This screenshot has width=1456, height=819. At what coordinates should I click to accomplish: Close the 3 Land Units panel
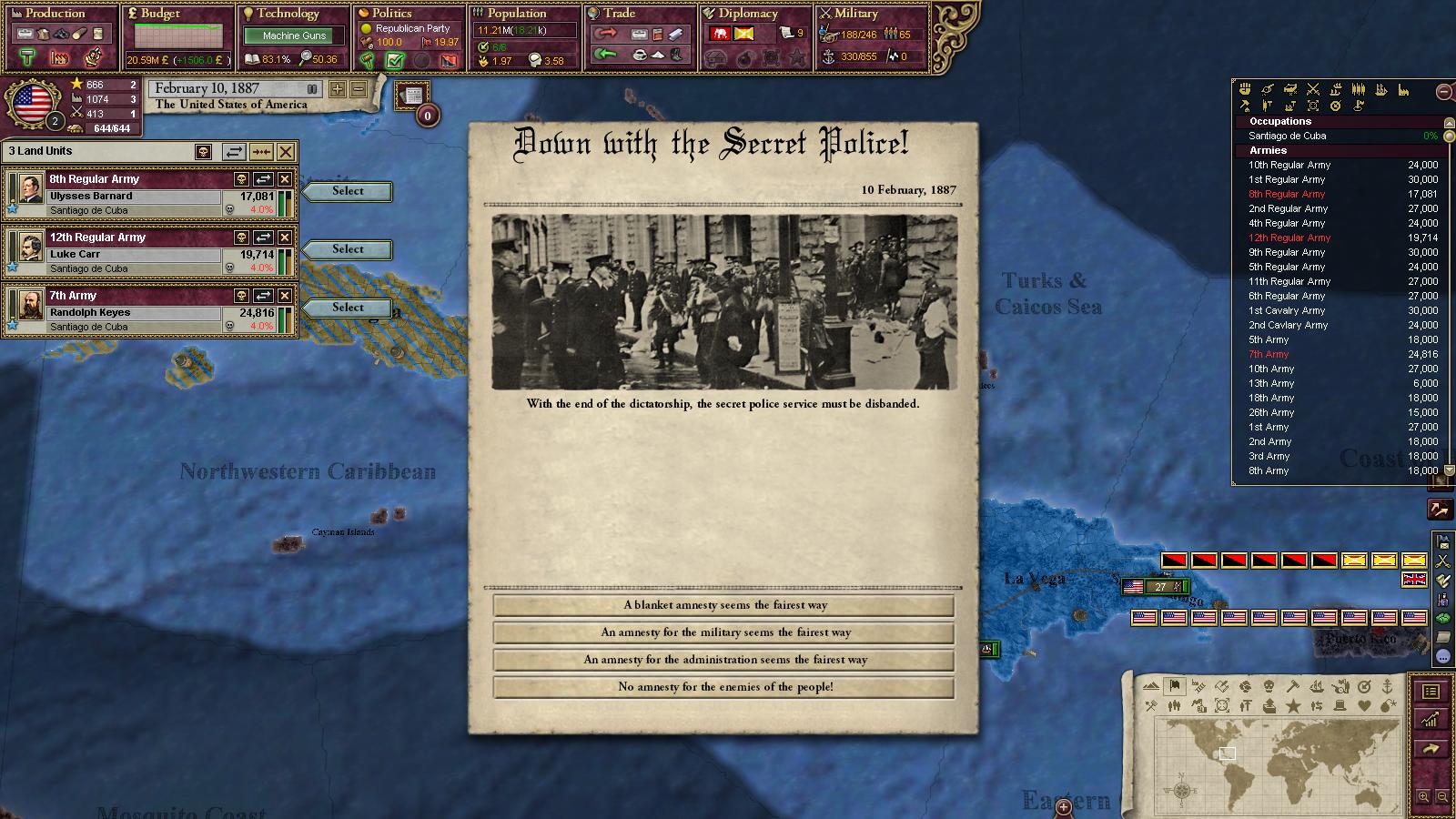click(286, 152)
